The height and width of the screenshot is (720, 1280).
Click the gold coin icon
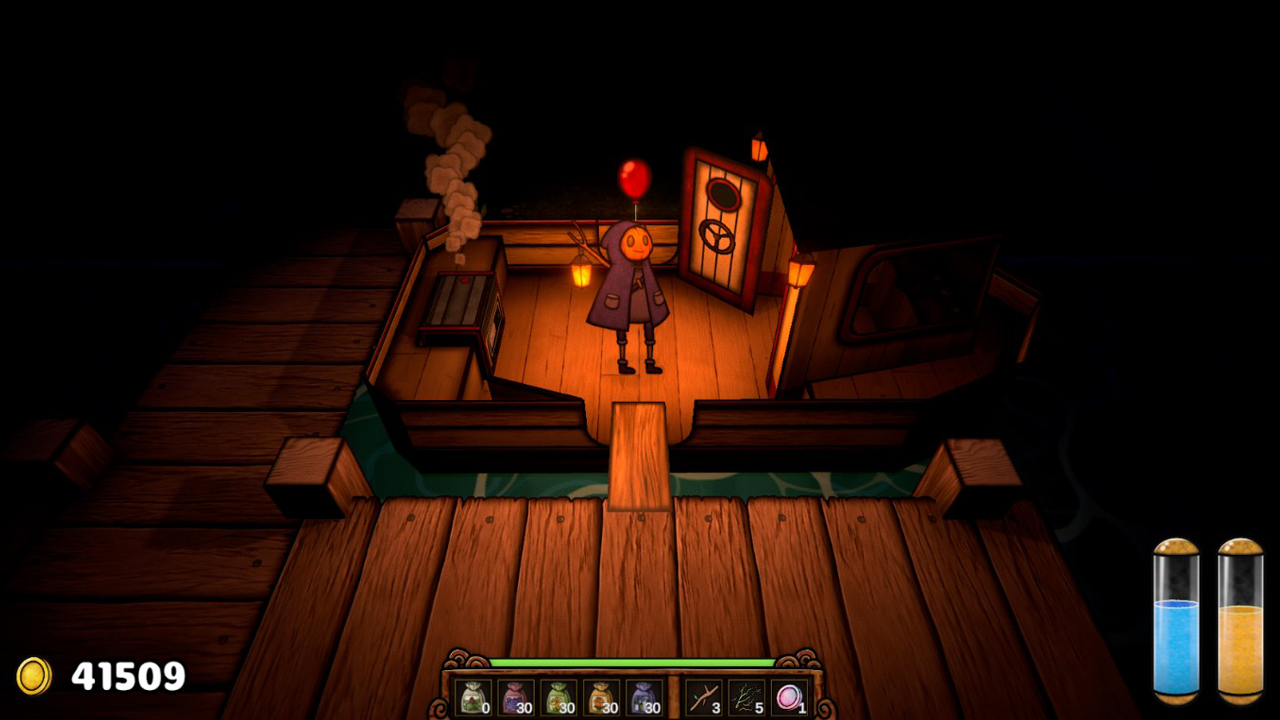point(33,676)
